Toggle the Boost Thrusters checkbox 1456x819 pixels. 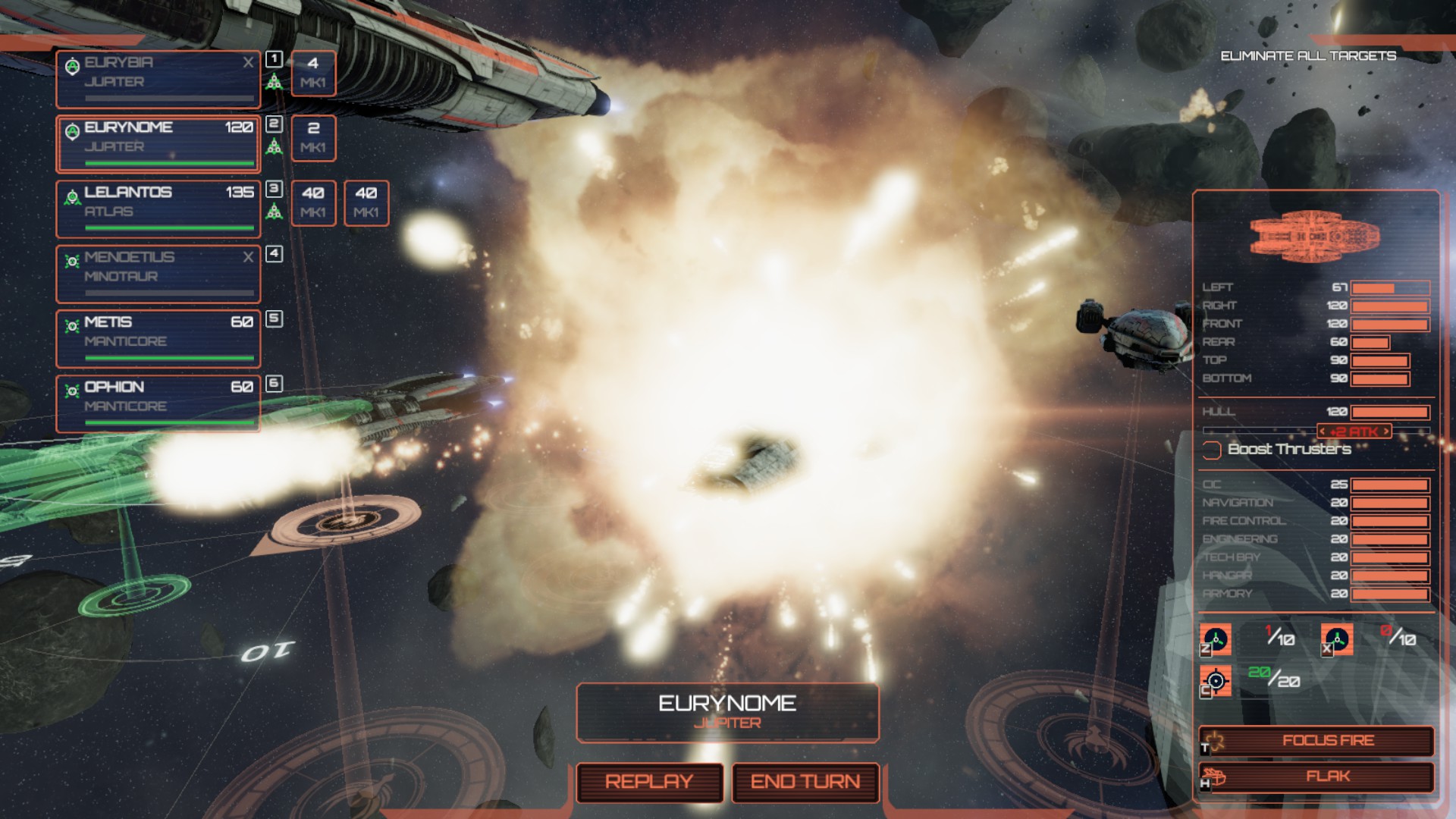point(1212,450)
